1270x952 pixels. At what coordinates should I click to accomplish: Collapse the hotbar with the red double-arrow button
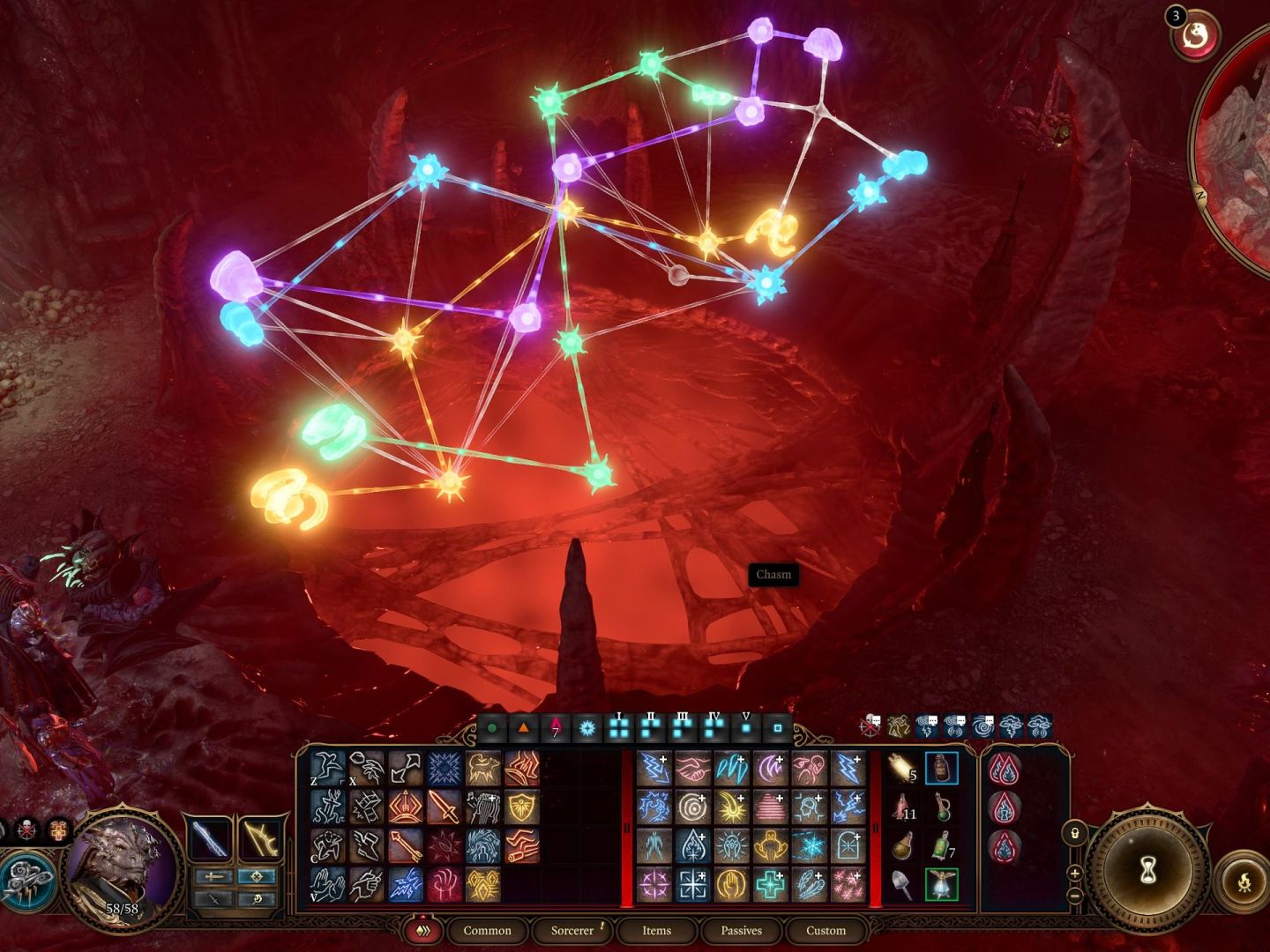tap(425, 931)
